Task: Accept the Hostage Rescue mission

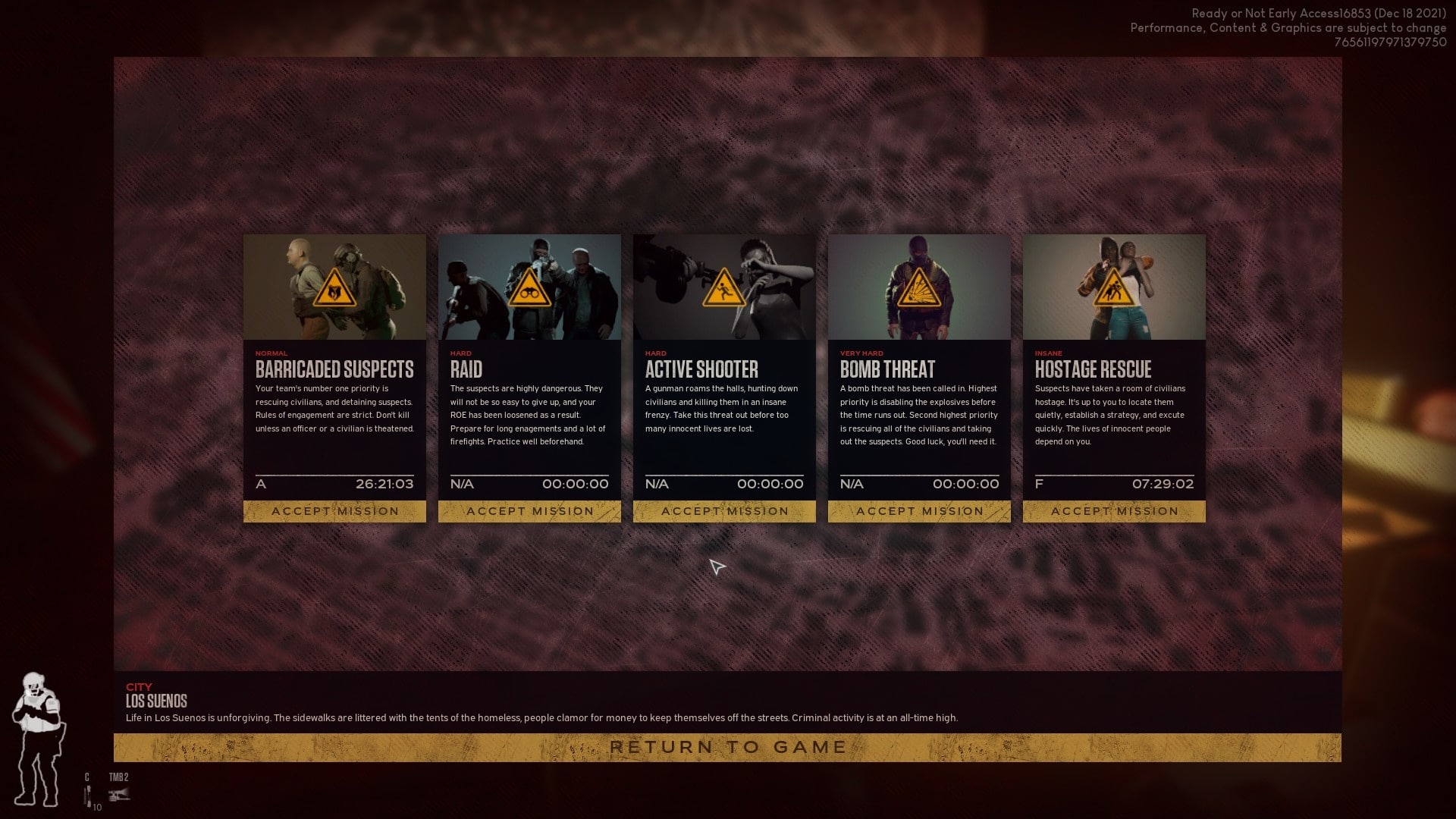Action: (x=1114, y=511)
